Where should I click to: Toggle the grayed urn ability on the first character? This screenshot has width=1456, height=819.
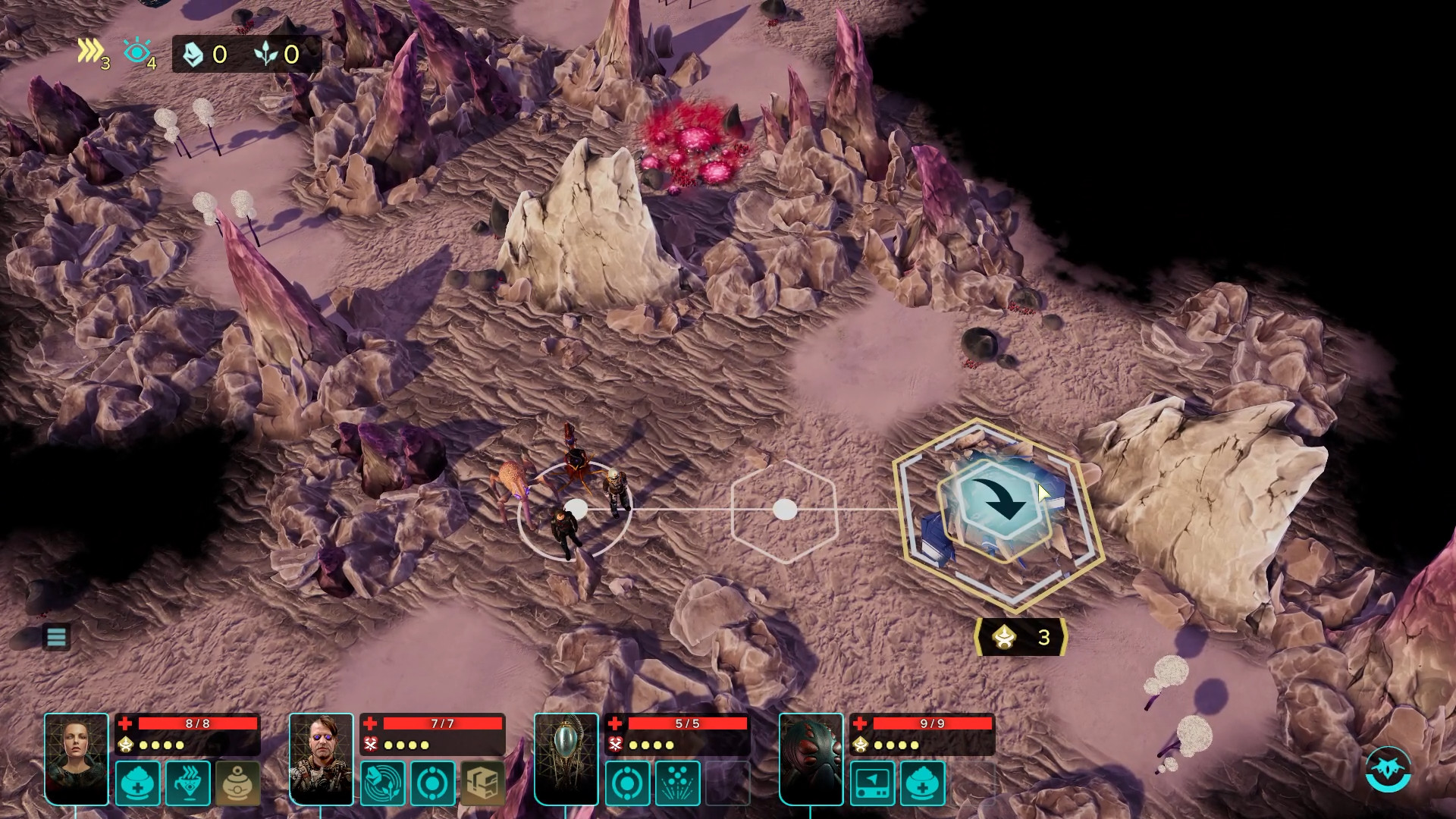pyautogui.click(x=238, y=783)
